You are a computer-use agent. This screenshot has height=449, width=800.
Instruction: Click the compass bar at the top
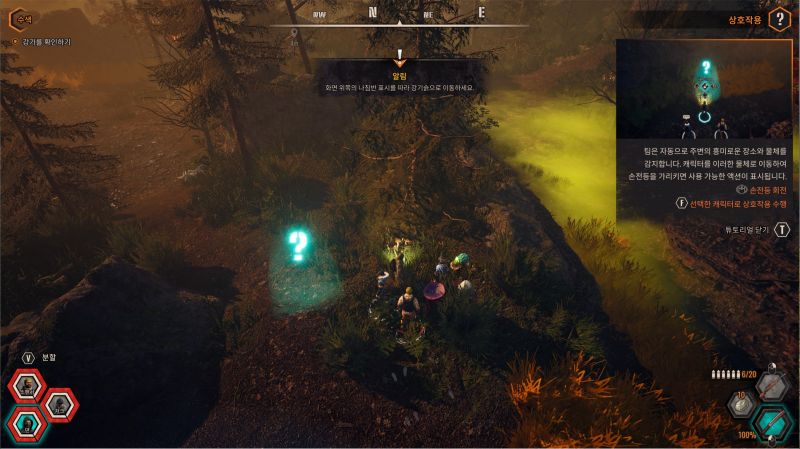tap(399, 15)
